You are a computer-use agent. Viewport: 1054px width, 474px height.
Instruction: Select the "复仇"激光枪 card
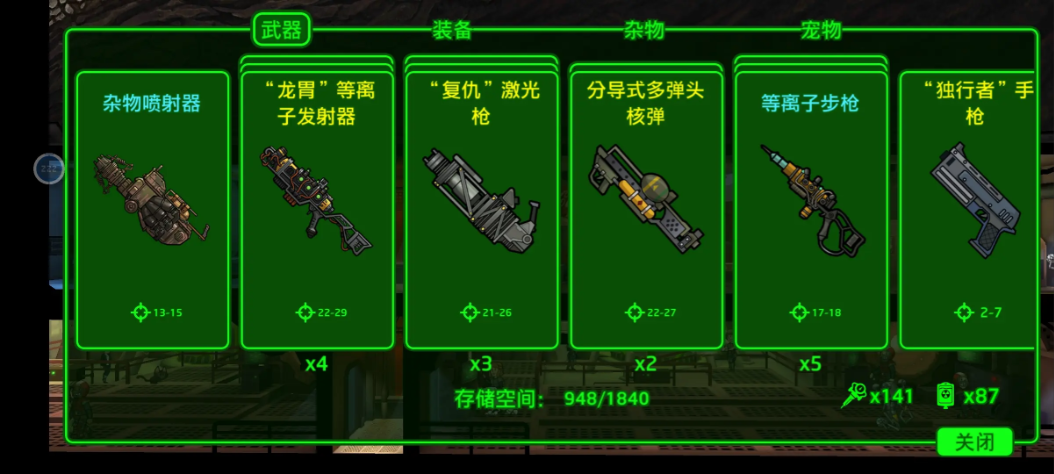482,210
